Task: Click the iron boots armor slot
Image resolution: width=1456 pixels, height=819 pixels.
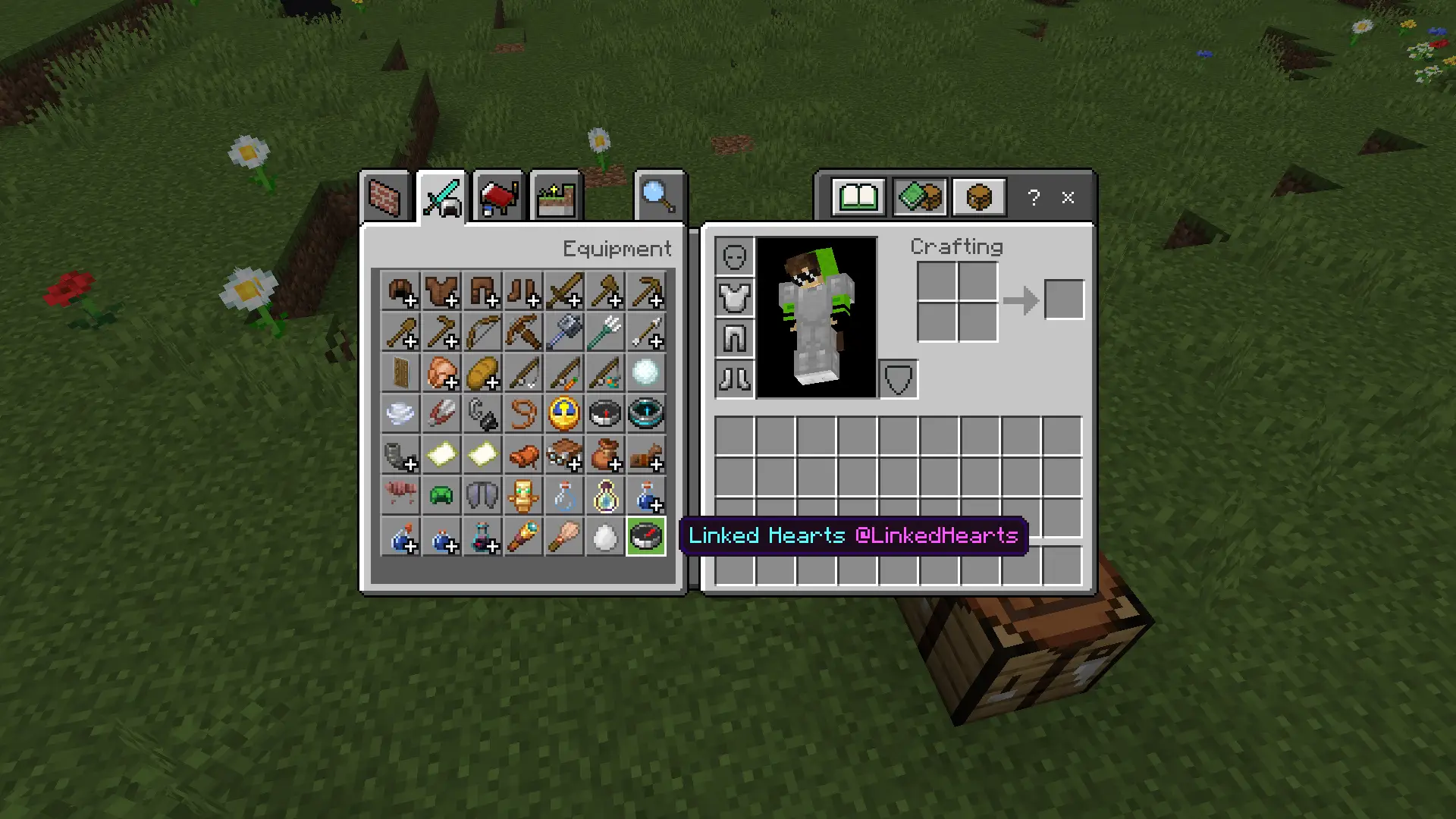Action: point(734,378)
